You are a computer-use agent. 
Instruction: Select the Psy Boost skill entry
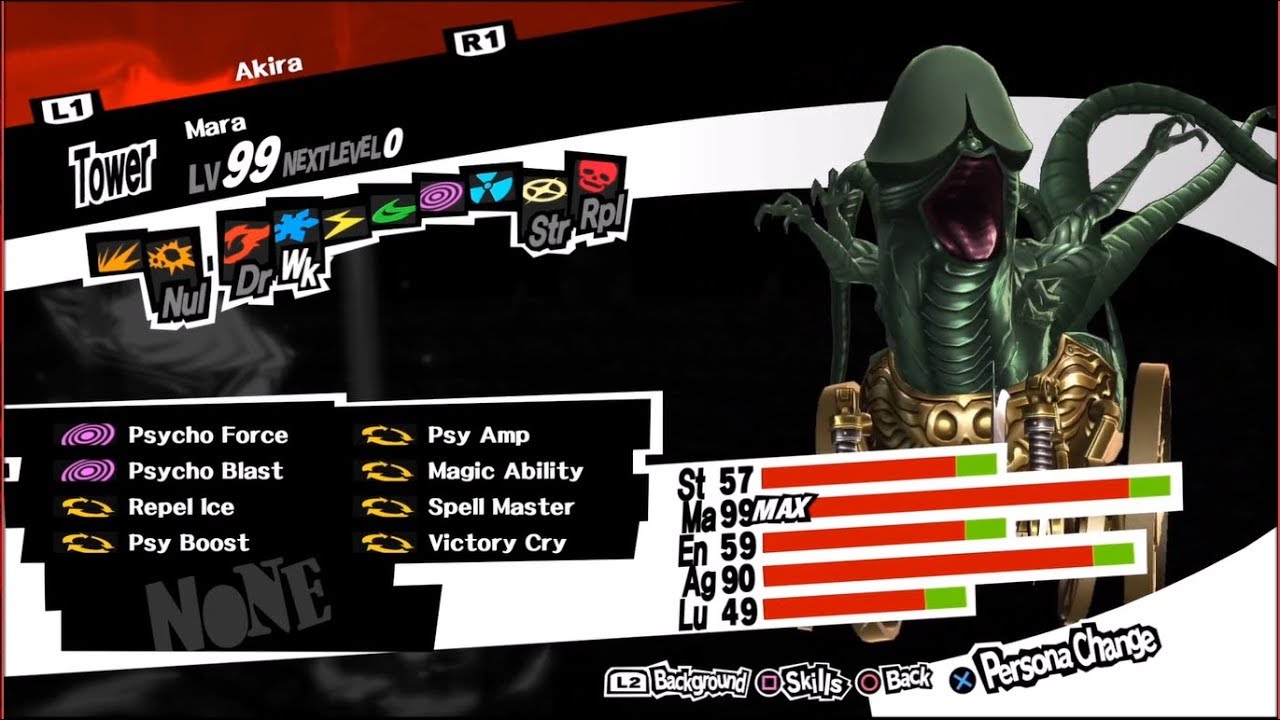coord(188,543)
